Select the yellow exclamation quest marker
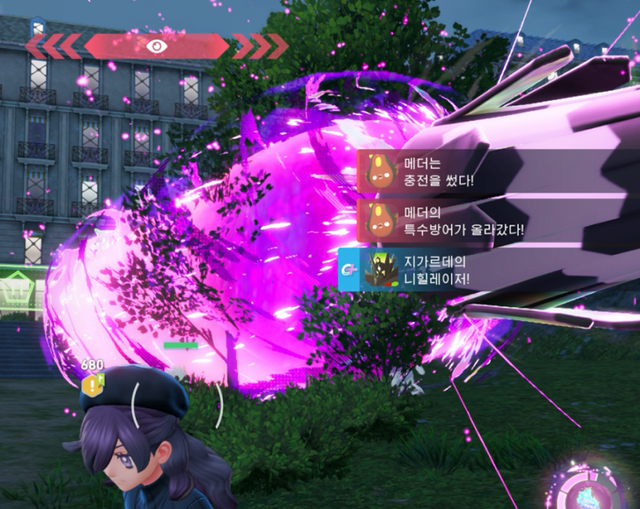640x509 pixels. coord(92,385)
